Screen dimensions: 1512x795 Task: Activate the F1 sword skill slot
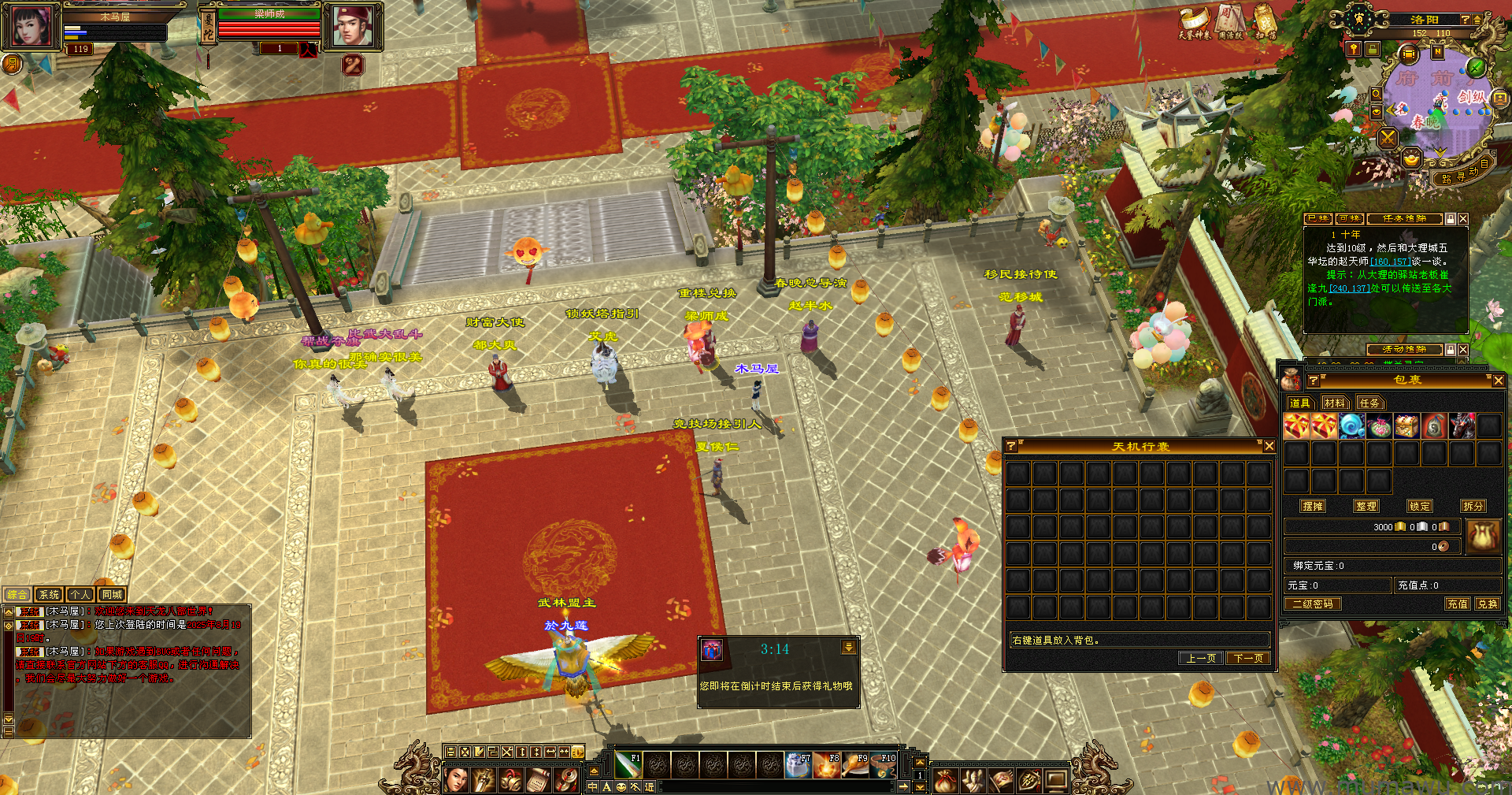[x=628, y=765]
